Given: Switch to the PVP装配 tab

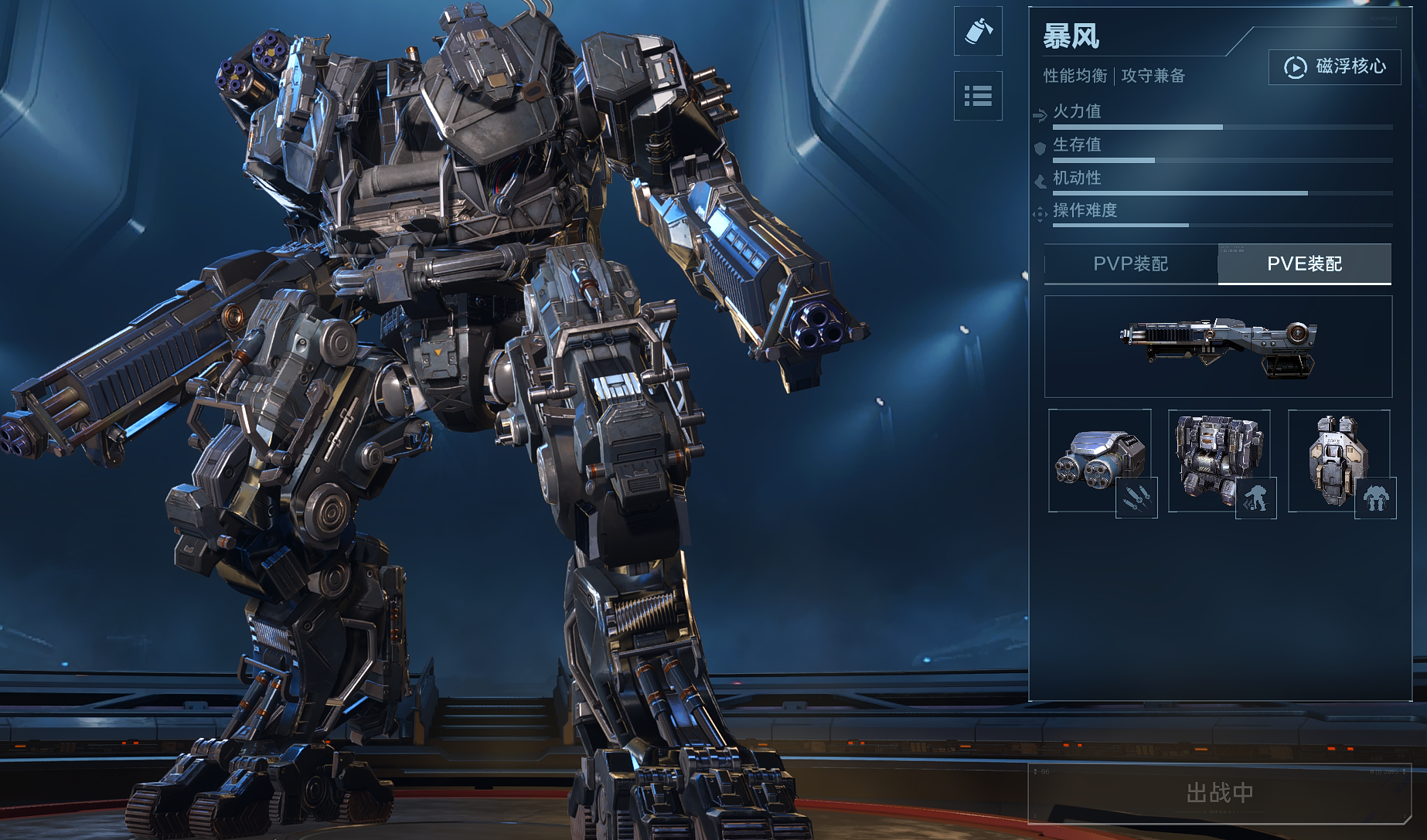Looking at the screenshot, I should 1130,264.
